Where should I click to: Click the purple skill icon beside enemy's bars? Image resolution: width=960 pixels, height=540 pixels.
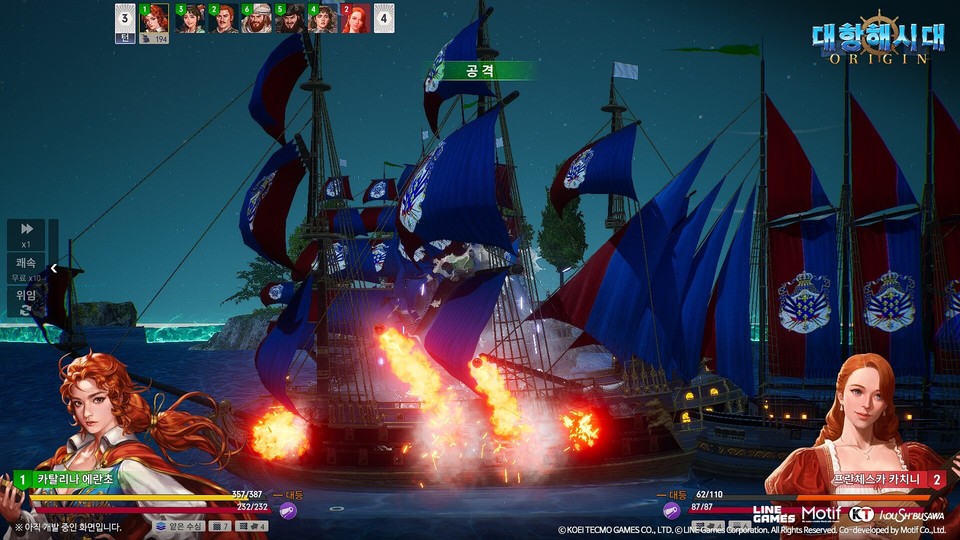point(672,510)
